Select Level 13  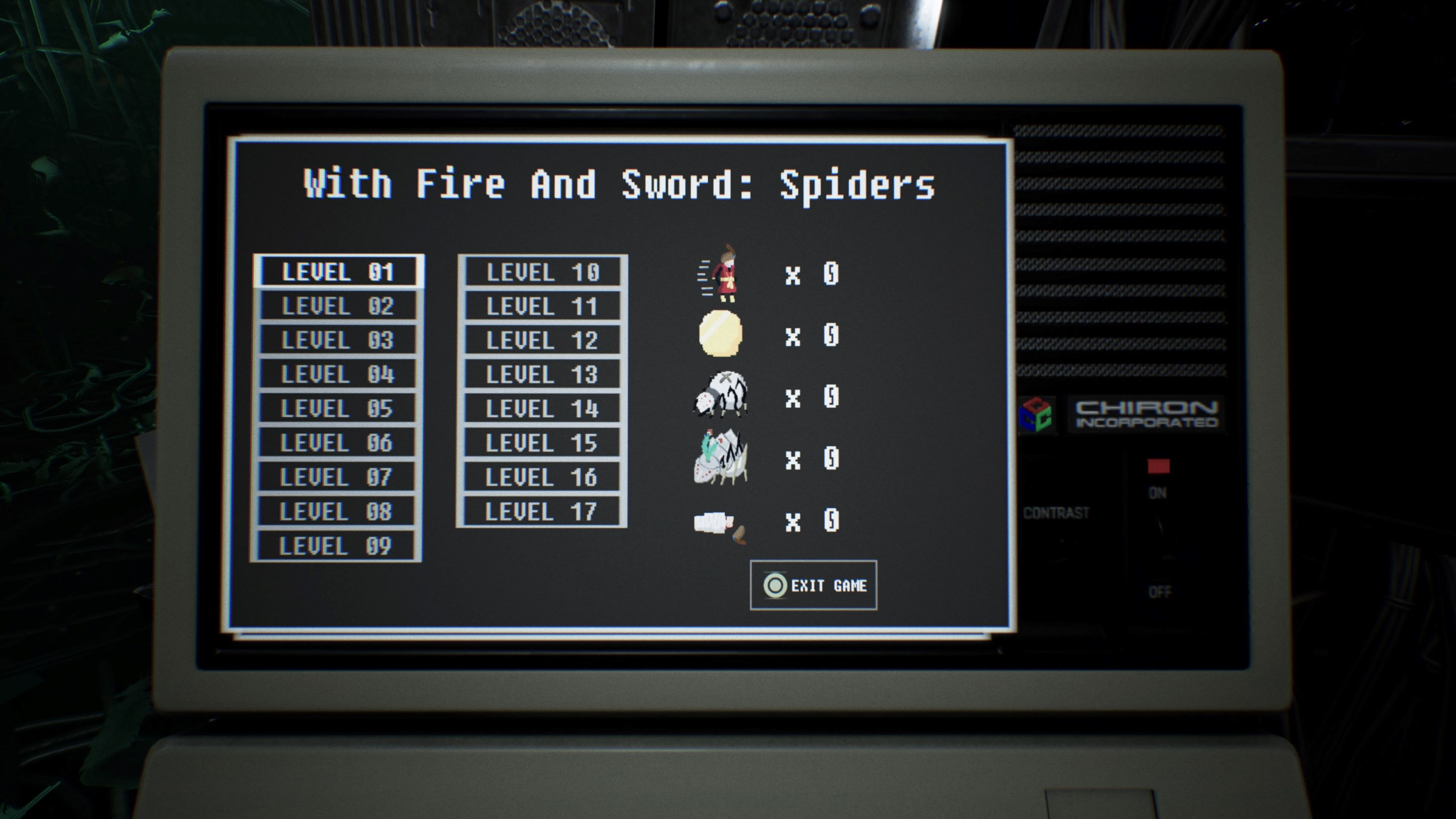[542, 374]
